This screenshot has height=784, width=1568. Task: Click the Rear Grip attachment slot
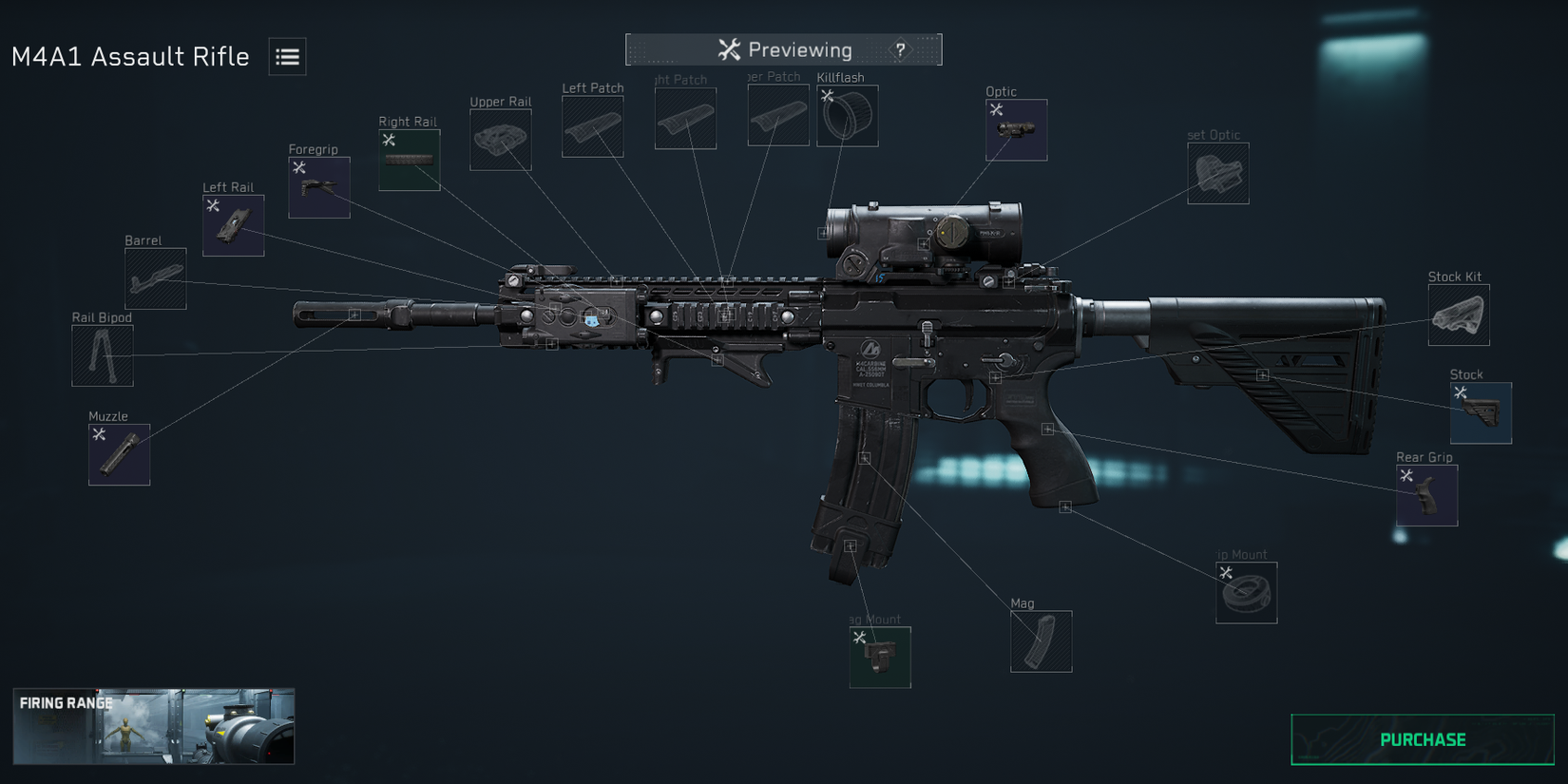pos(1426,495)
